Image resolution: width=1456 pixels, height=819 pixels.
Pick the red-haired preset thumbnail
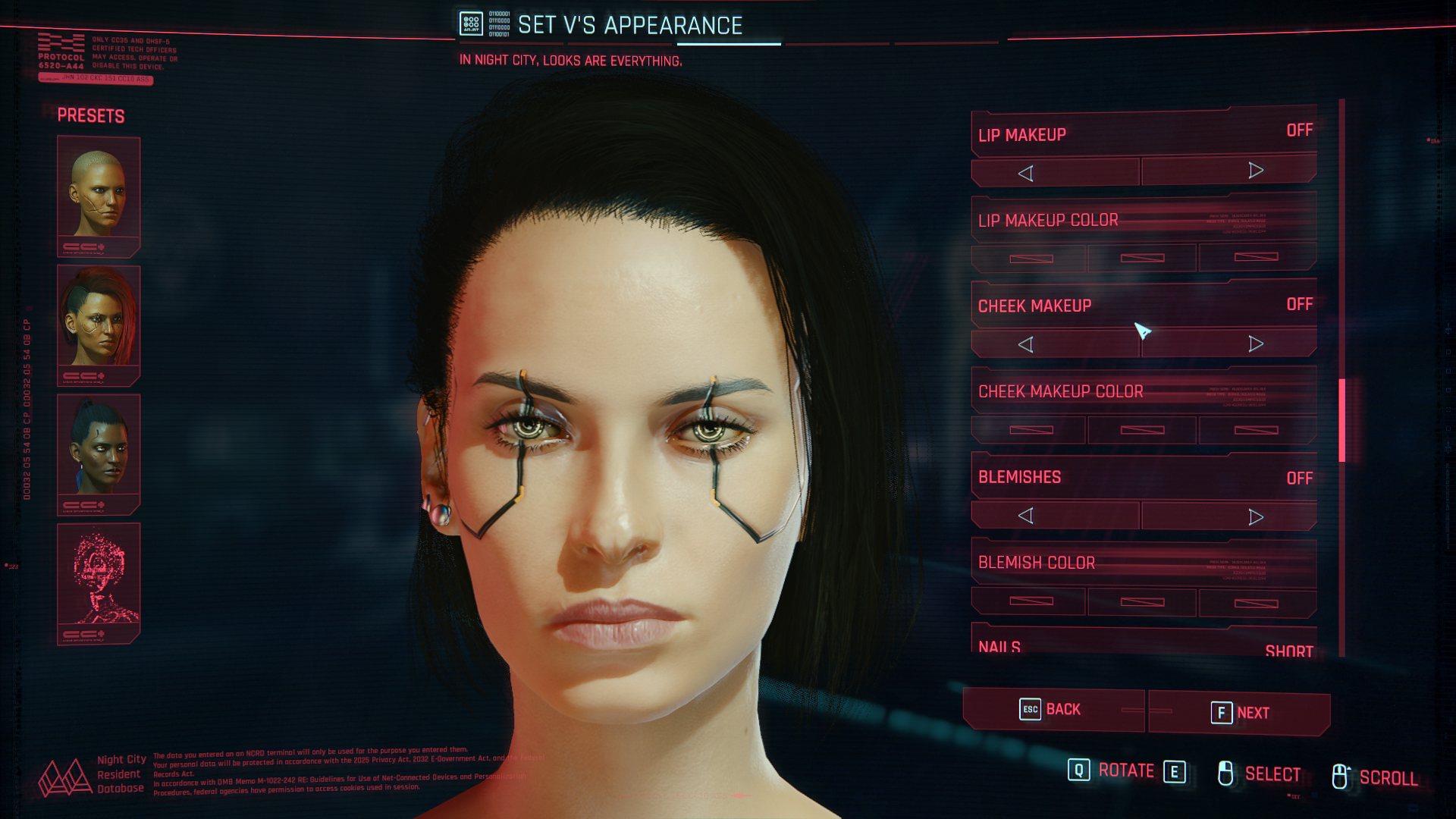tap(99, 324)
